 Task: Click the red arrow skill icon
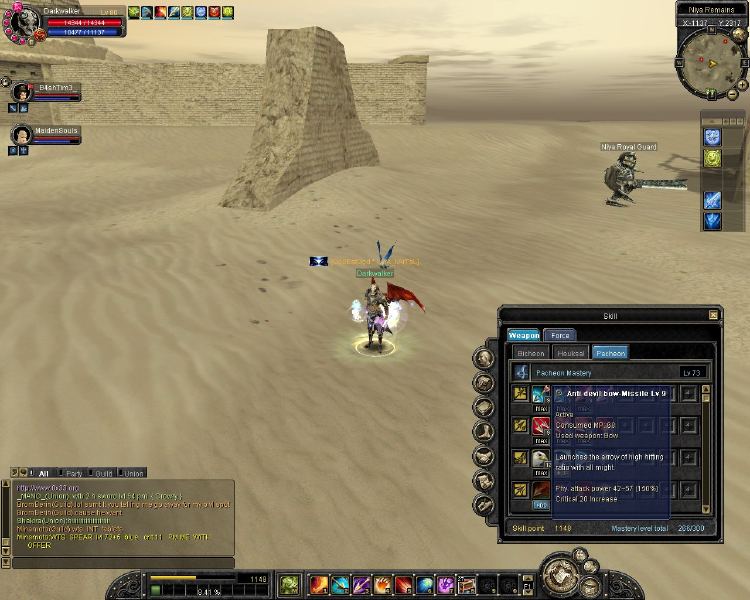[x=541, y=426]
